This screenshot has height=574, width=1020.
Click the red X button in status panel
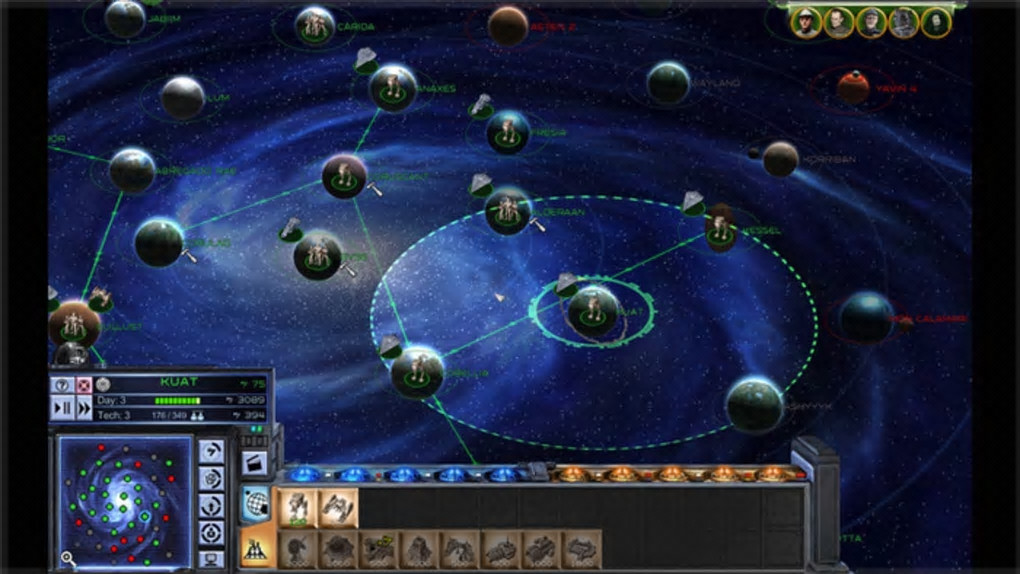click(84, 385)
